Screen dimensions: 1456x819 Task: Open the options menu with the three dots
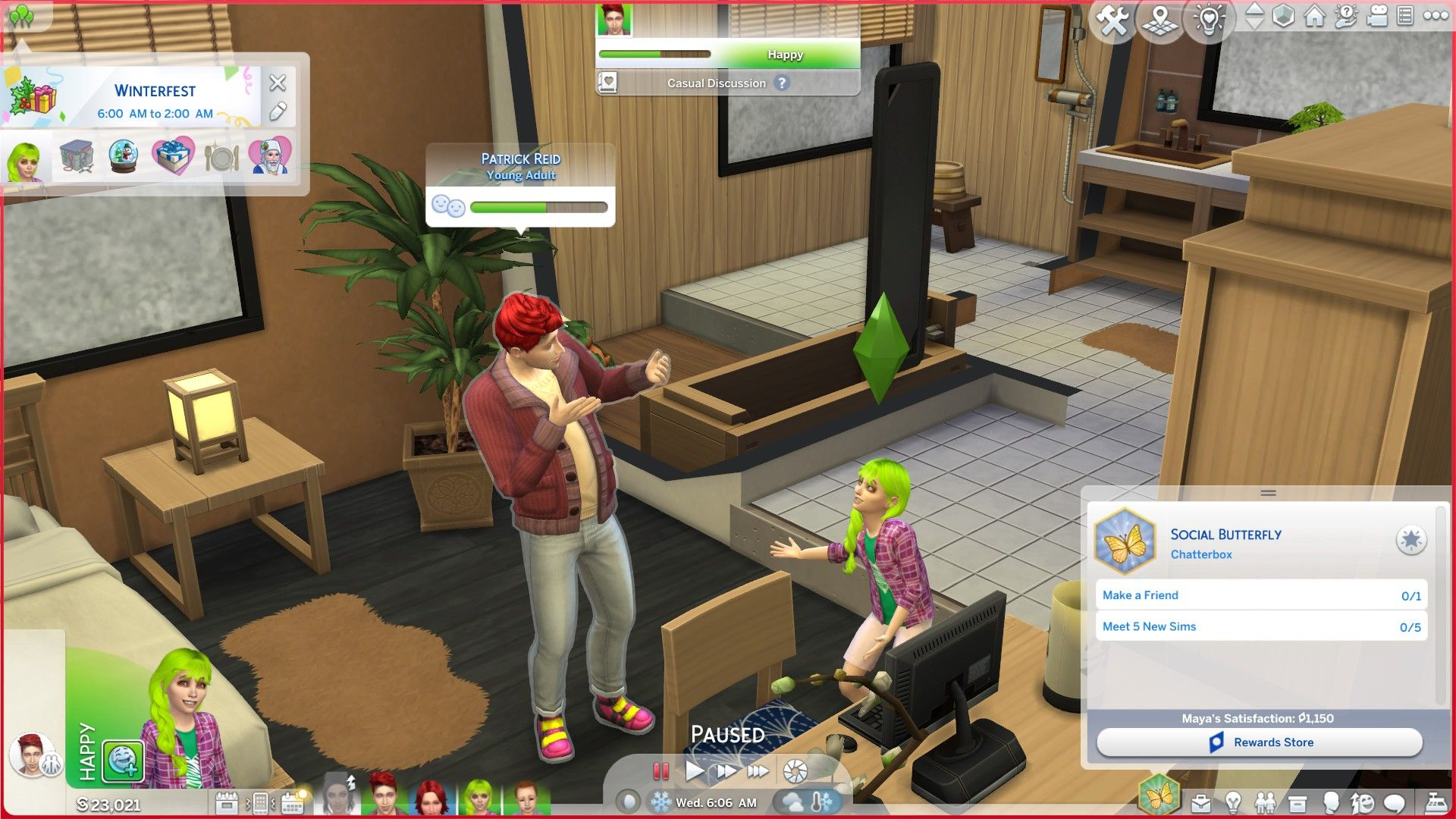click(1435, 16)
